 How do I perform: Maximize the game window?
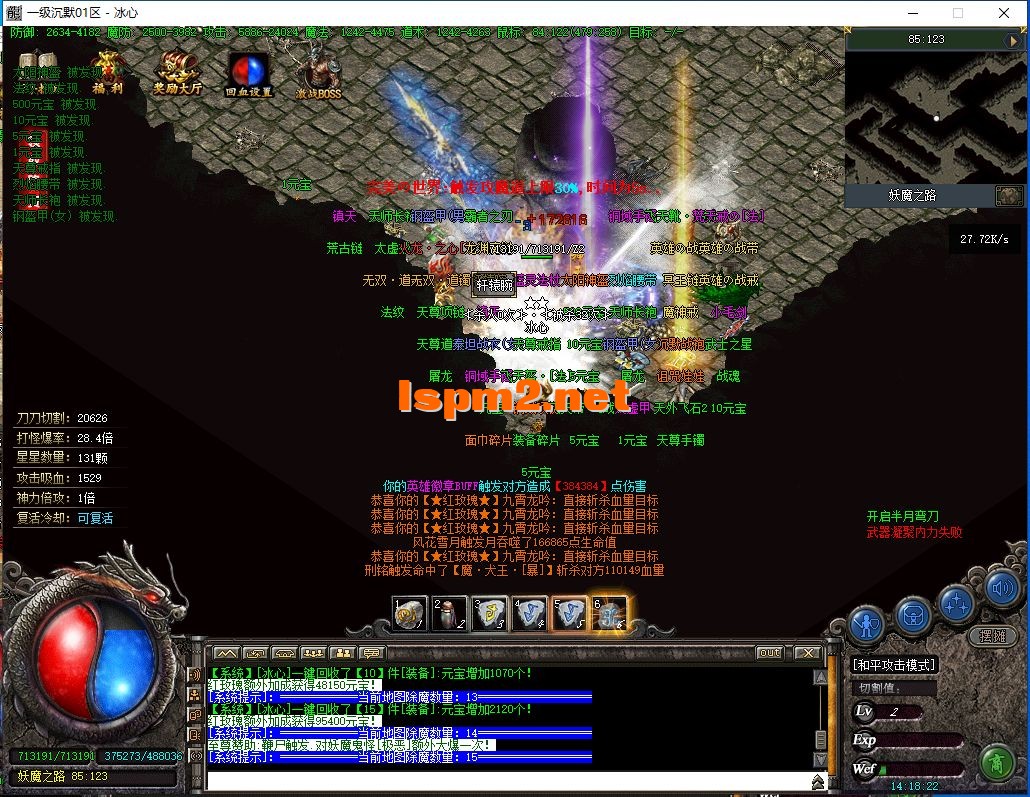pos(958,14)
